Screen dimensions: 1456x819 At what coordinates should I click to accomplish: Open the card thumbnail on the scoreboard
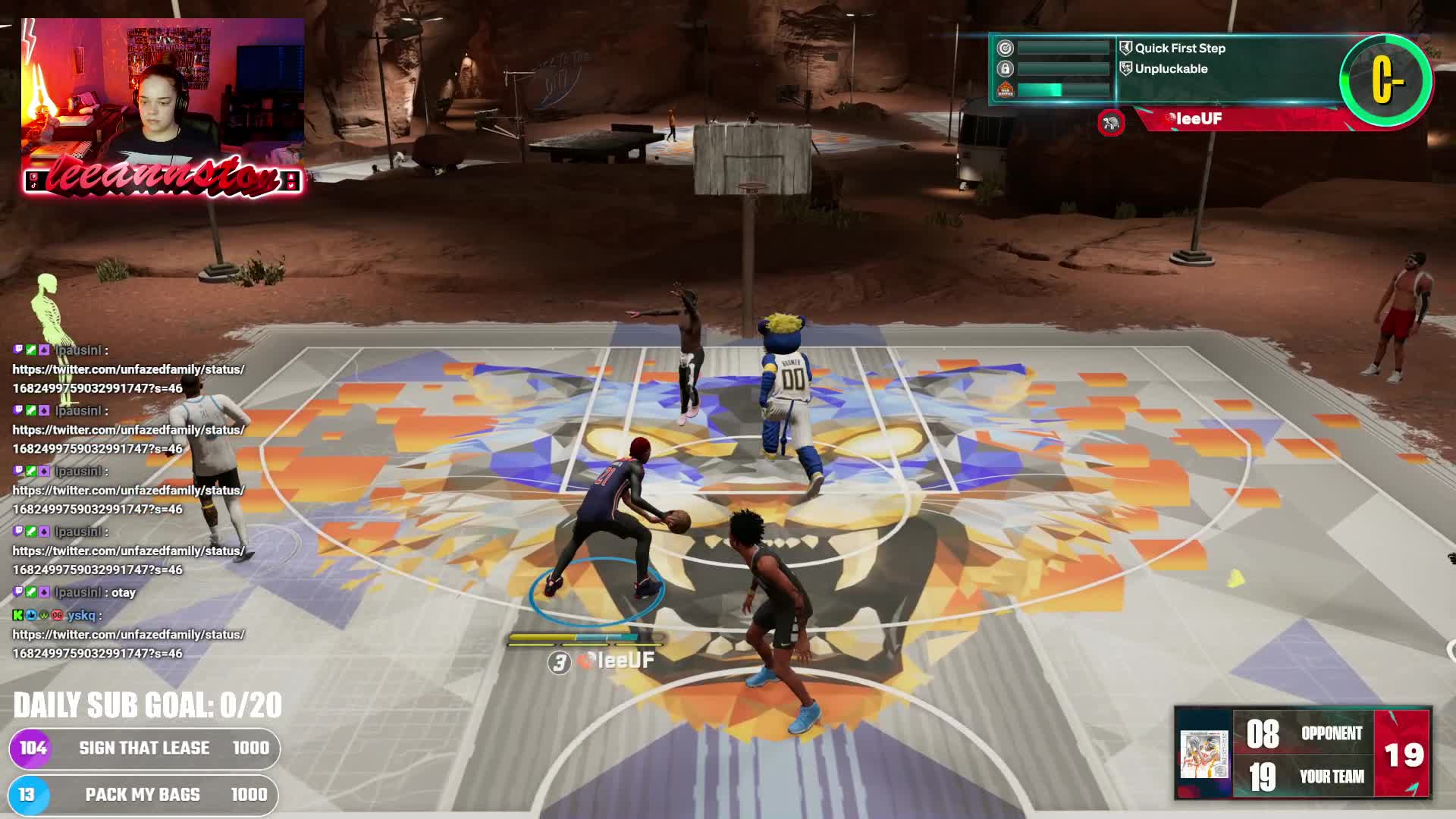pyautogui.click(x=1203, y=754)
